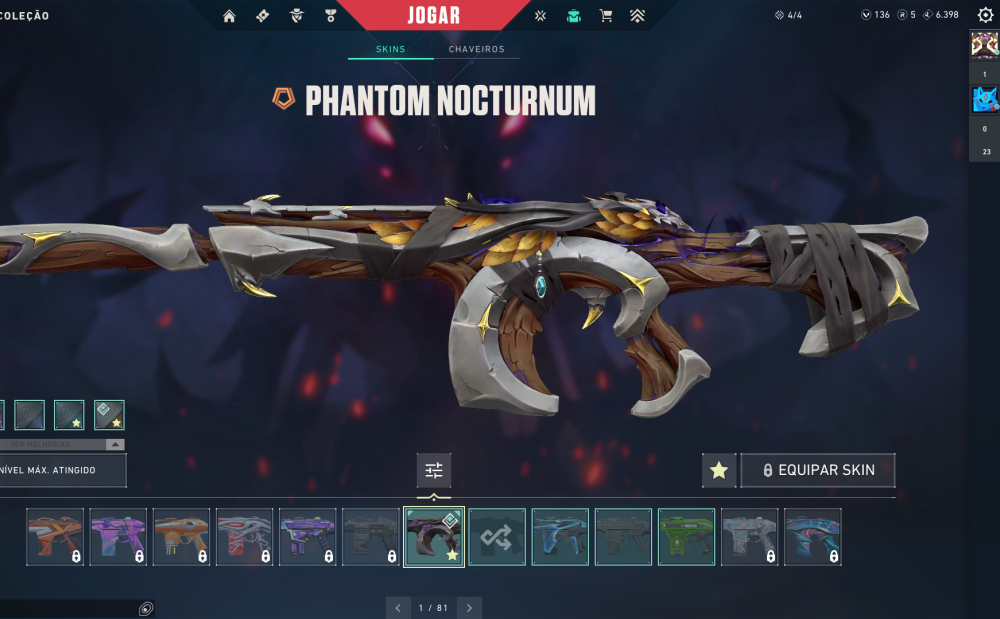Select the orange locked Phantom skin thumbnail

[181, 537]
